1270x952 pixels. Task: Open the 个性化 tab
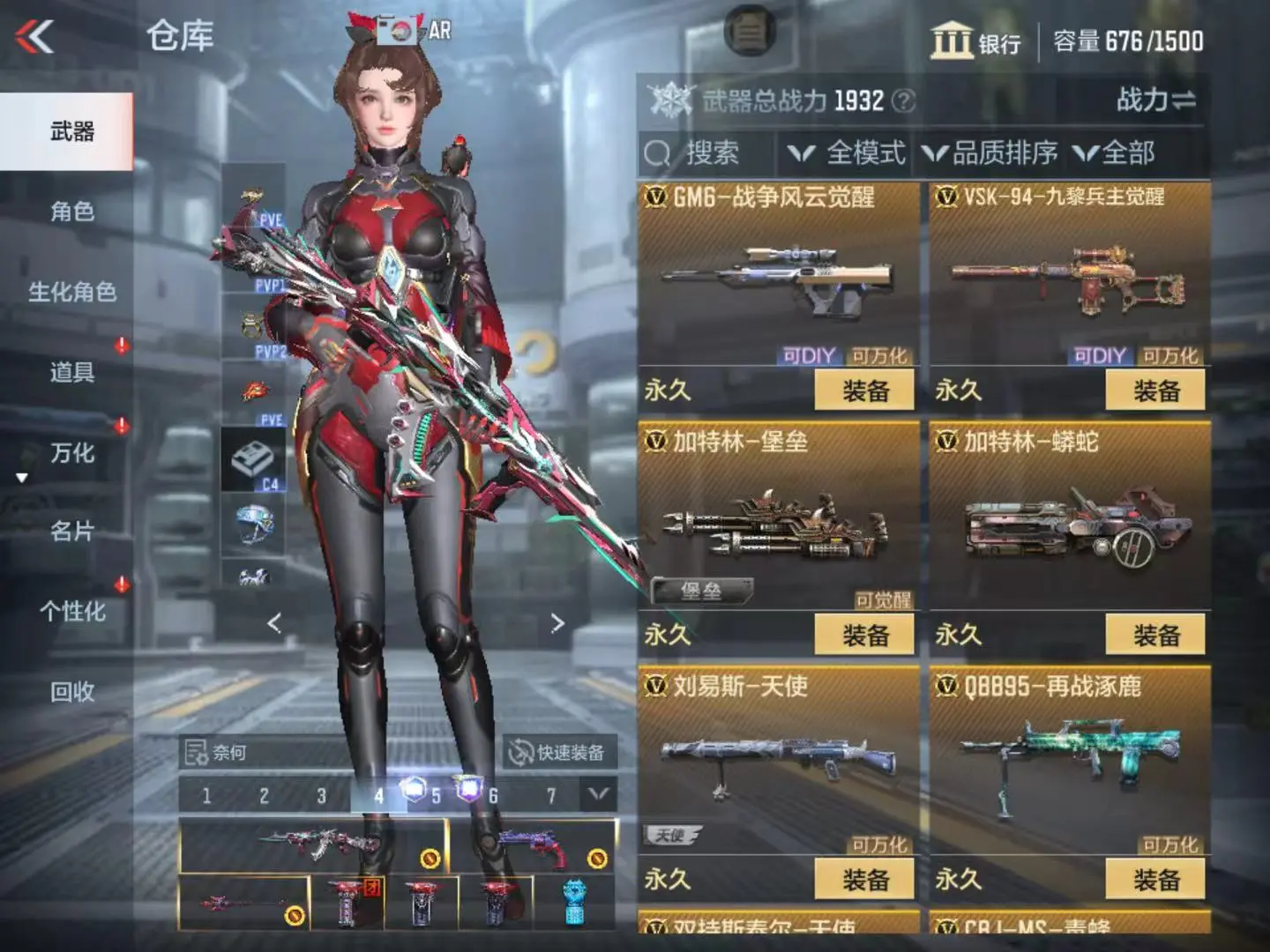click(x=72, y=612)
